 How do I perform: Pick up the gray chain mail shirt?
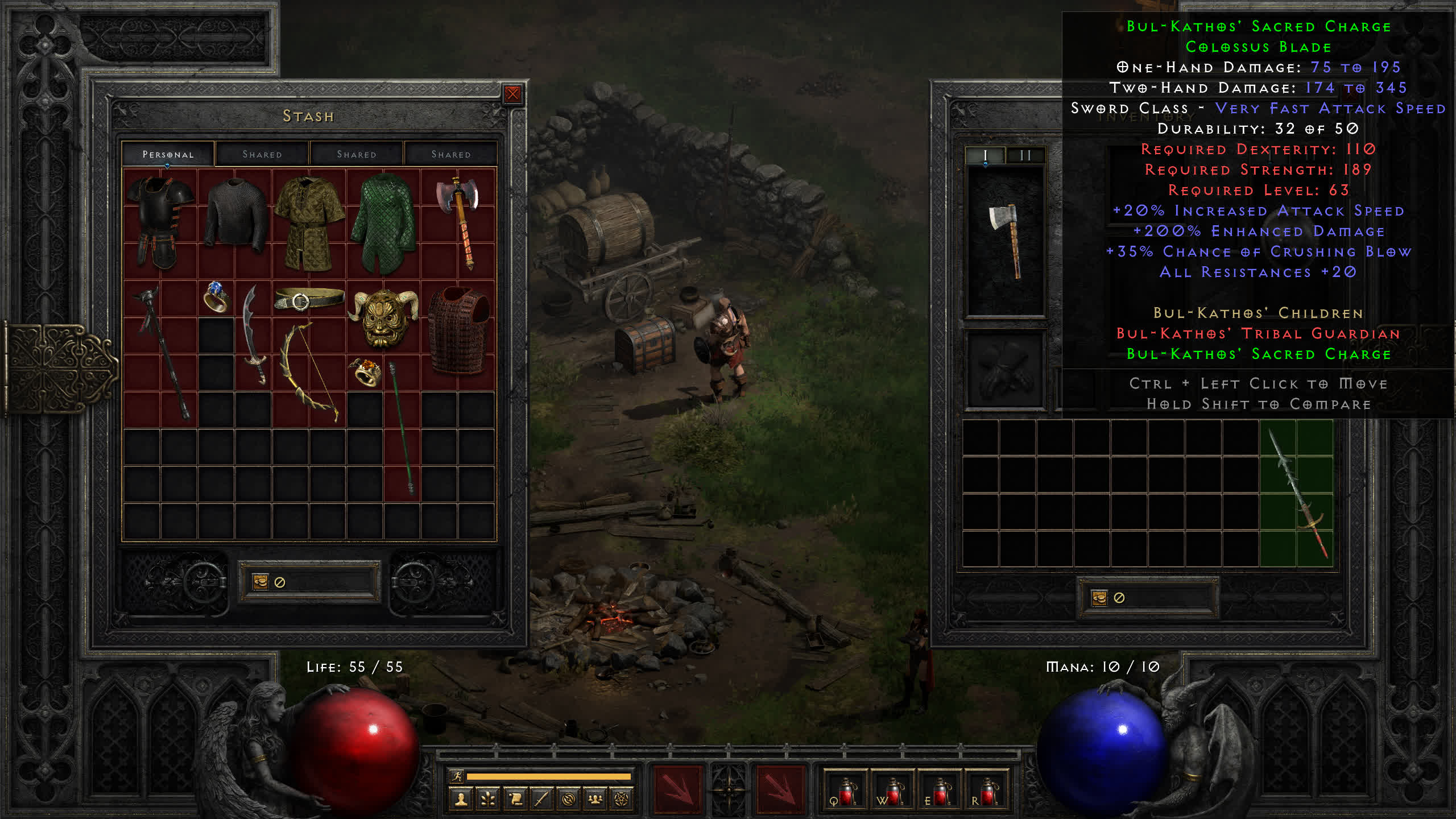pyautogui.click(x=235, y=215)
